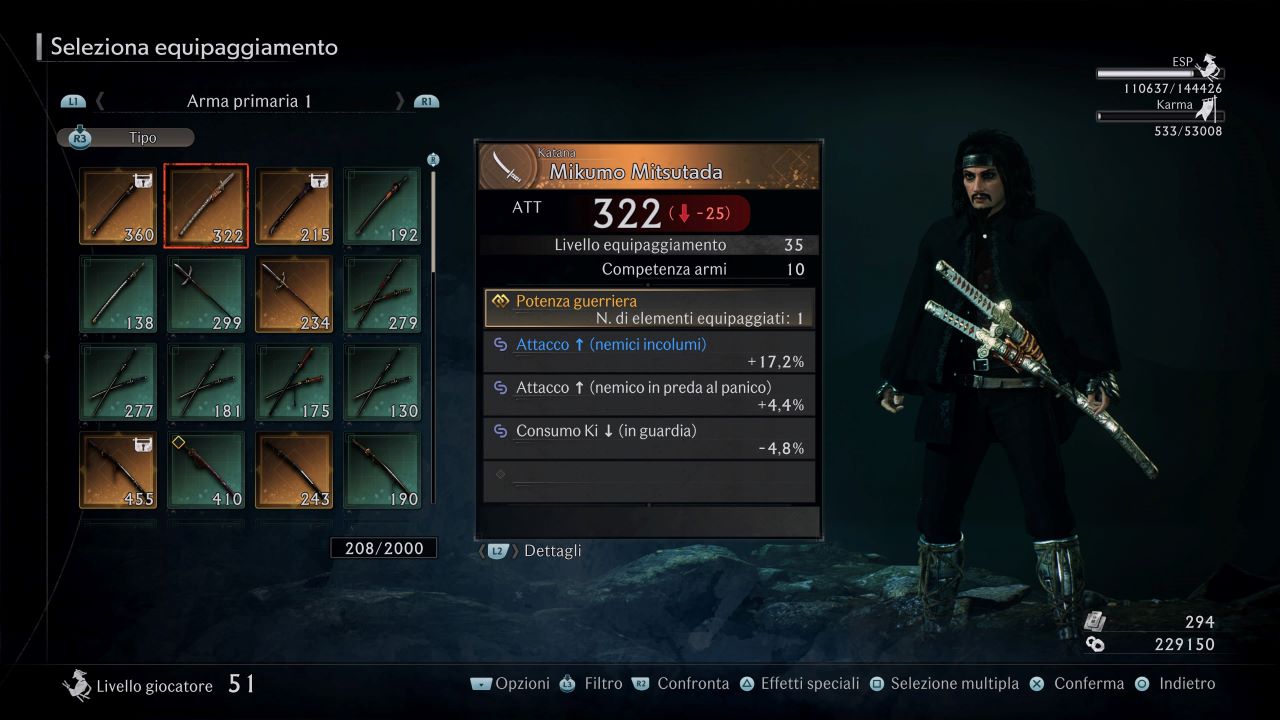Switch to the Arma primaria 1 tab
Viewport: 1280px width, 720px height.
pyautogui.click(x=248, y=101)
